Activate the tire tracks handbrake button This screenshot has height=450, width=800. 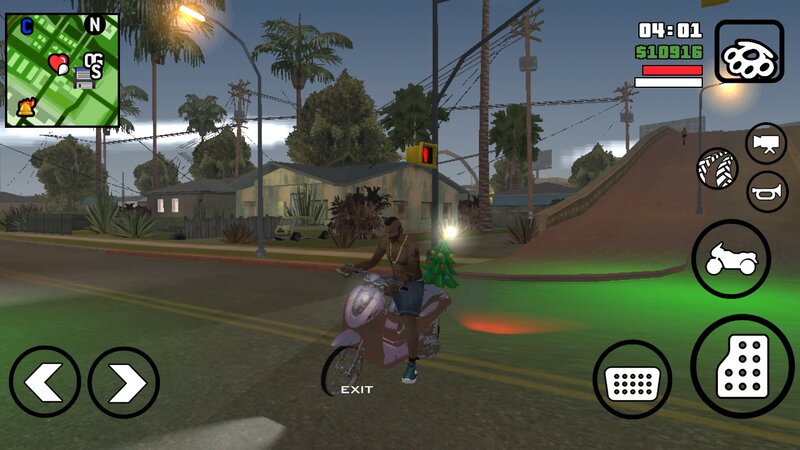point(717,168)
